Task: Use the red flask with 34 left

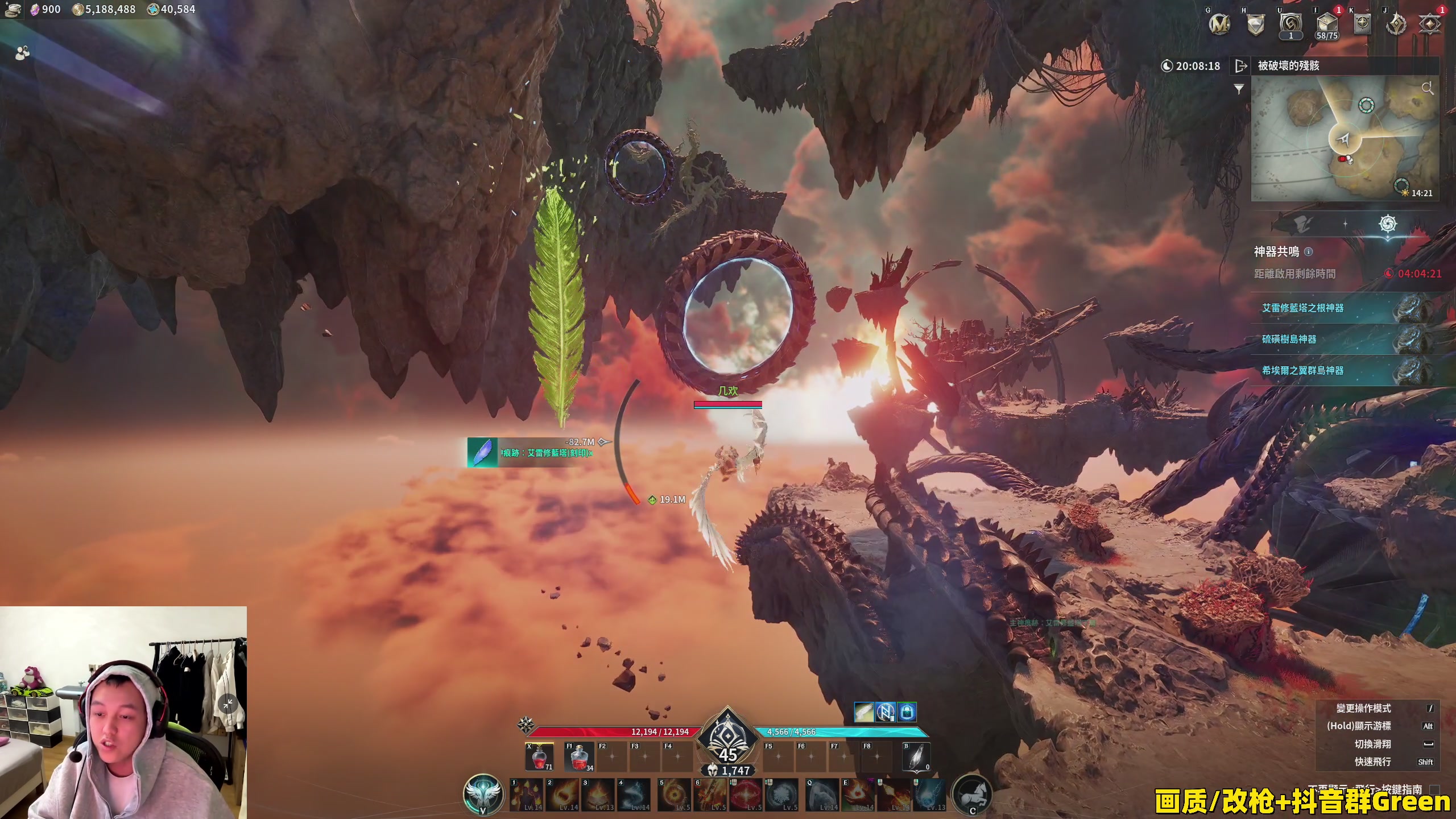Action: pyautogui.click(x=578, y=758)
